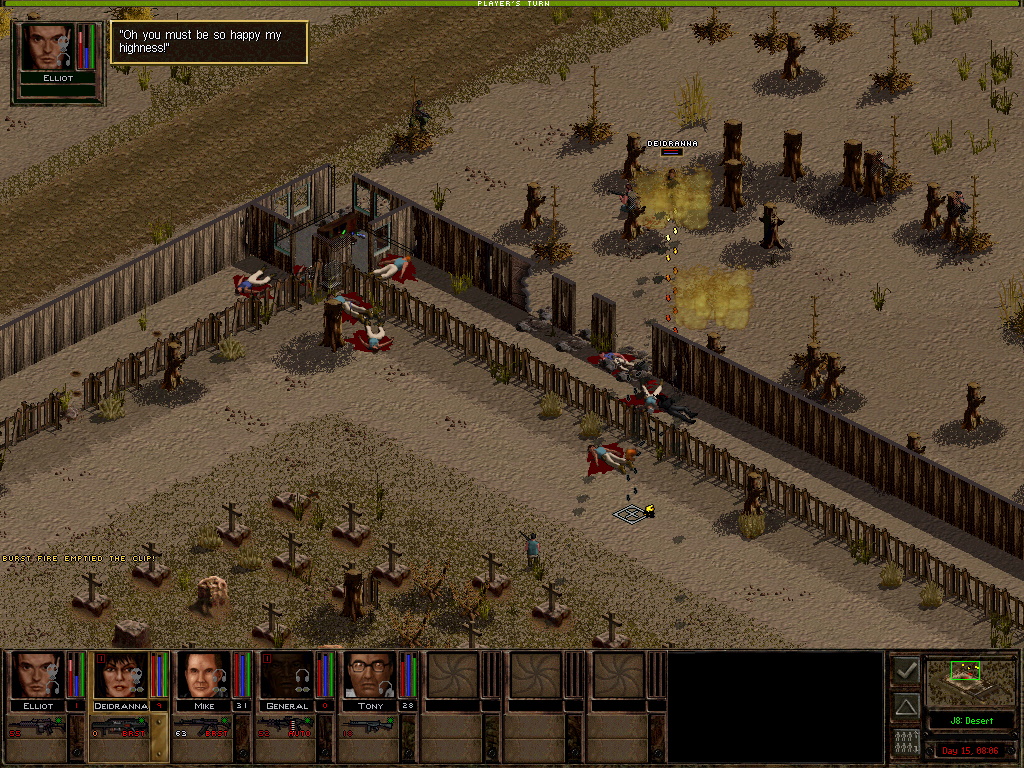1024x768 pixels.
Task: End the turn with the checkmark button
Action: (x=906, y=671)
